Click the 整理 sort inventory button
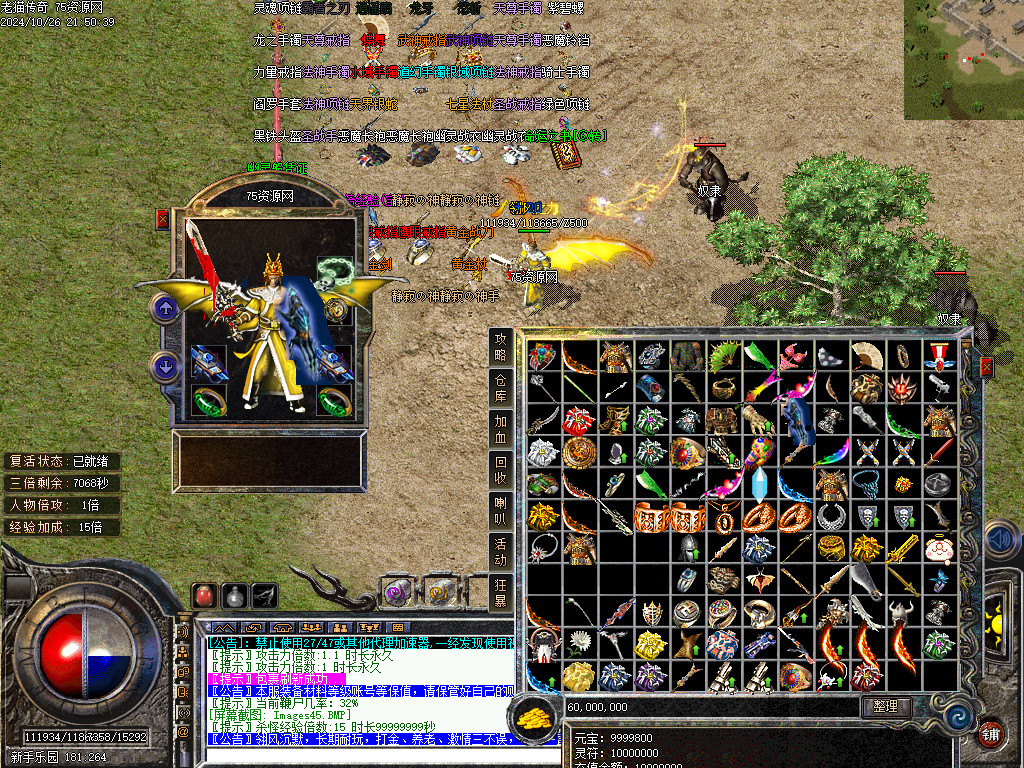Viewport: 1024px width, 768px height. point(885,706)
